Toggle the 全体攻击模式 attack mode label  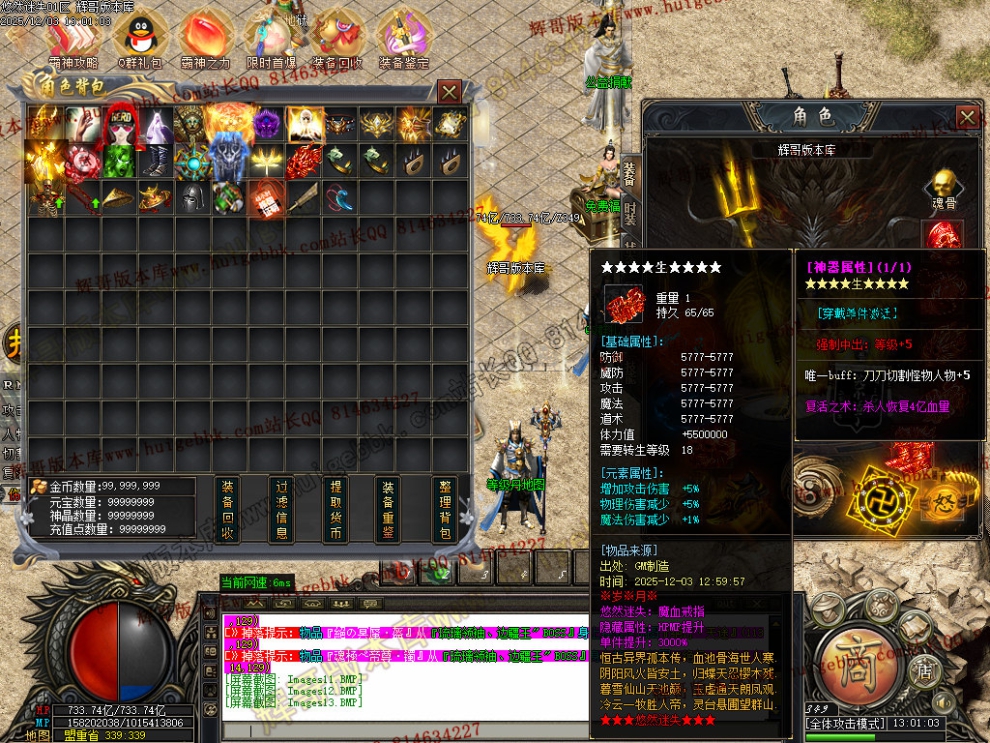pyautogui.click(x=847, y=722)
